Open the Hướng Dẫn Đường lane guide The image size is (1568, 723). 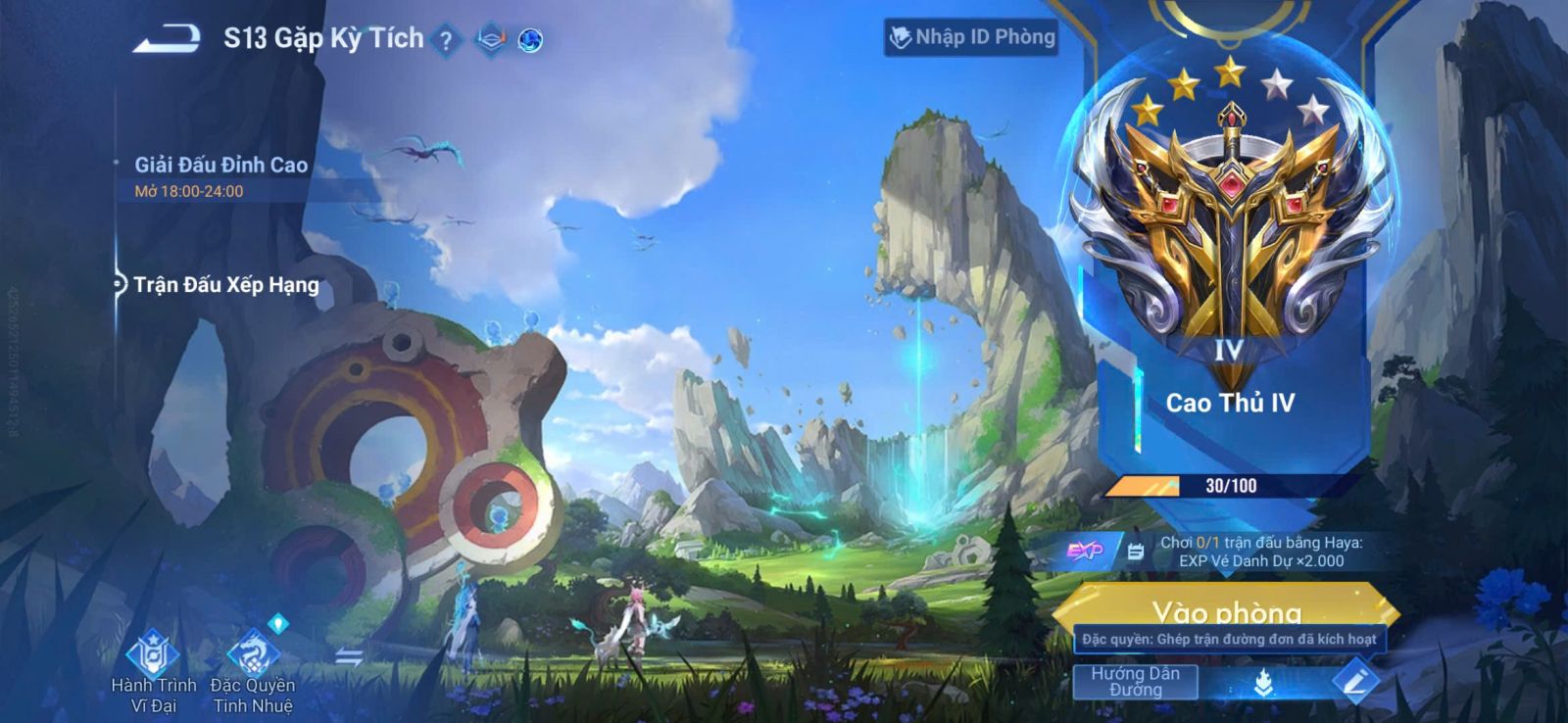click(x=1135, y=681)
